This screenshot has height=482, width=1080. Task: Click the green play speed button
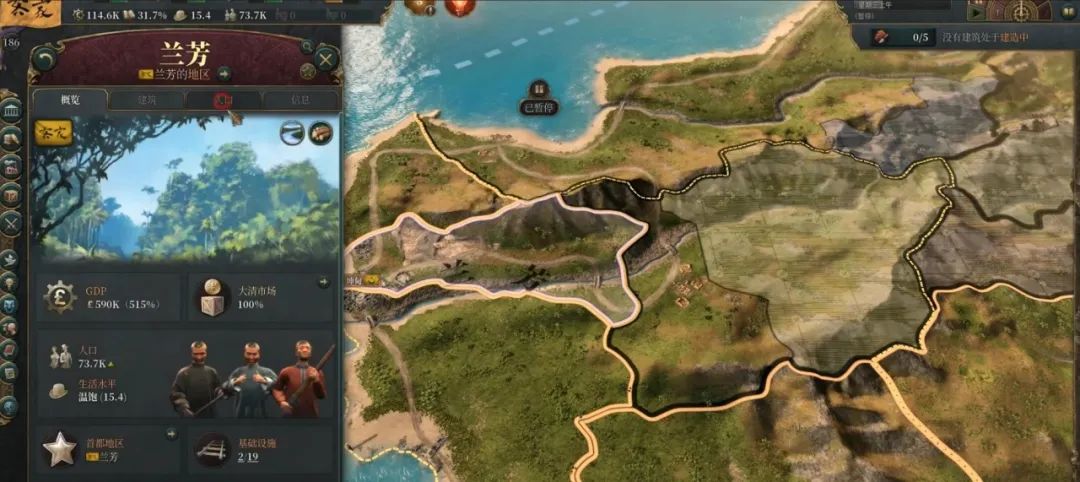tap(976, 13)
